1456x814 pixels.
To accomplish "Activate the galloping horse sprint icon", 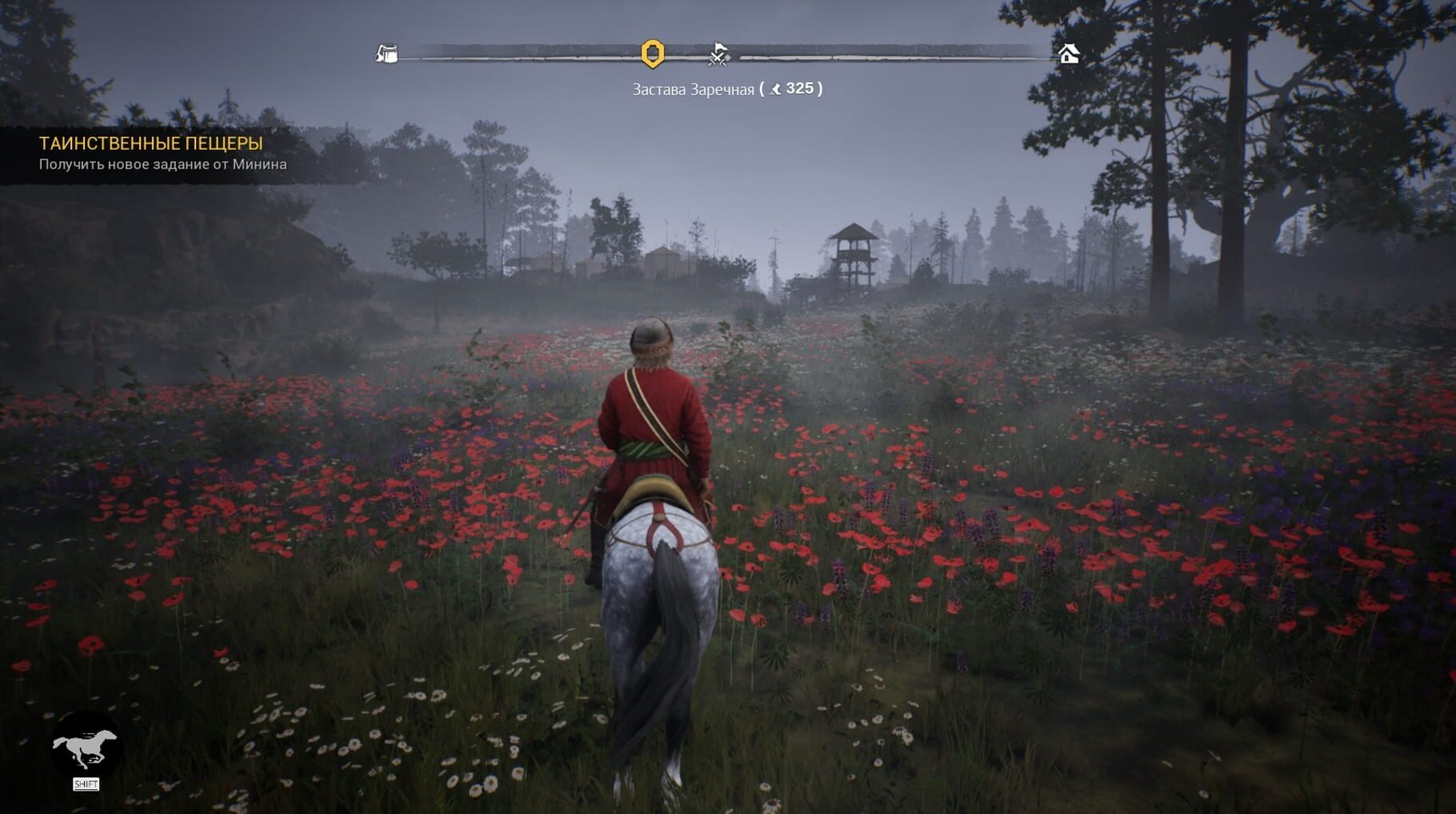I will (86, 748).
